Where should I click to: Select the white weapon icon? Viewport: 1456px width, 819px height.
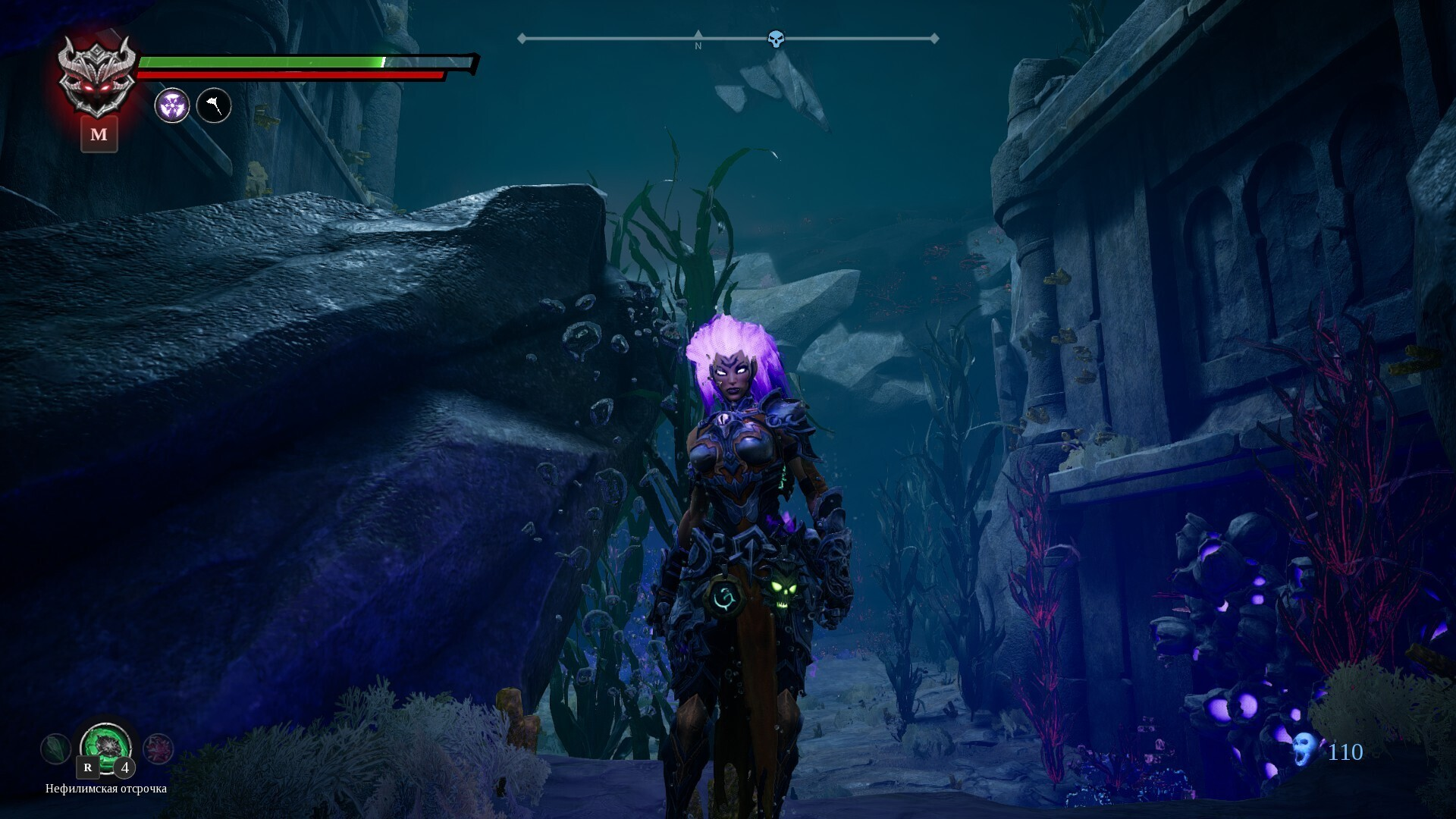214,105
